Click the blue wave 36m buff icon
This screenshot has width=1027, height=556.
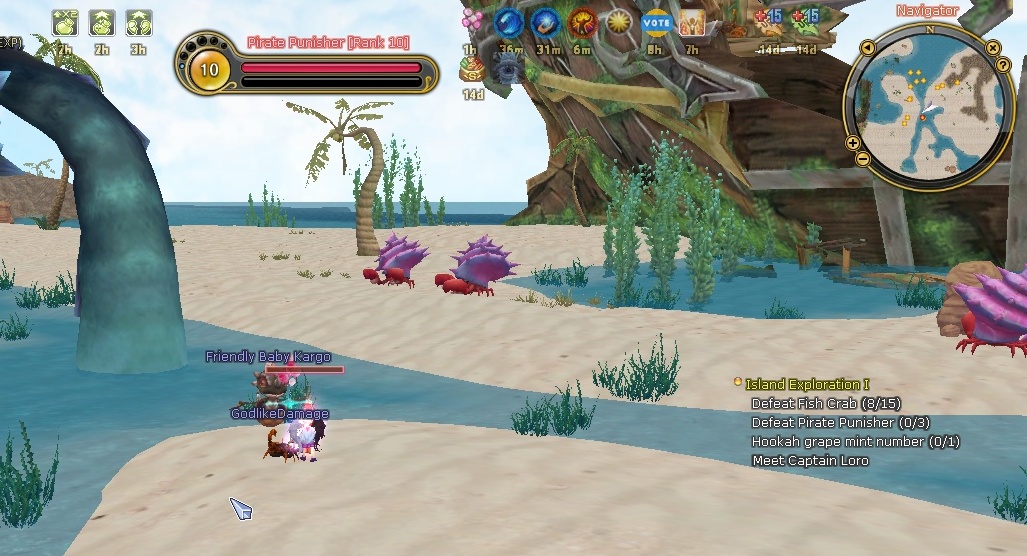(x=509, y=21)
